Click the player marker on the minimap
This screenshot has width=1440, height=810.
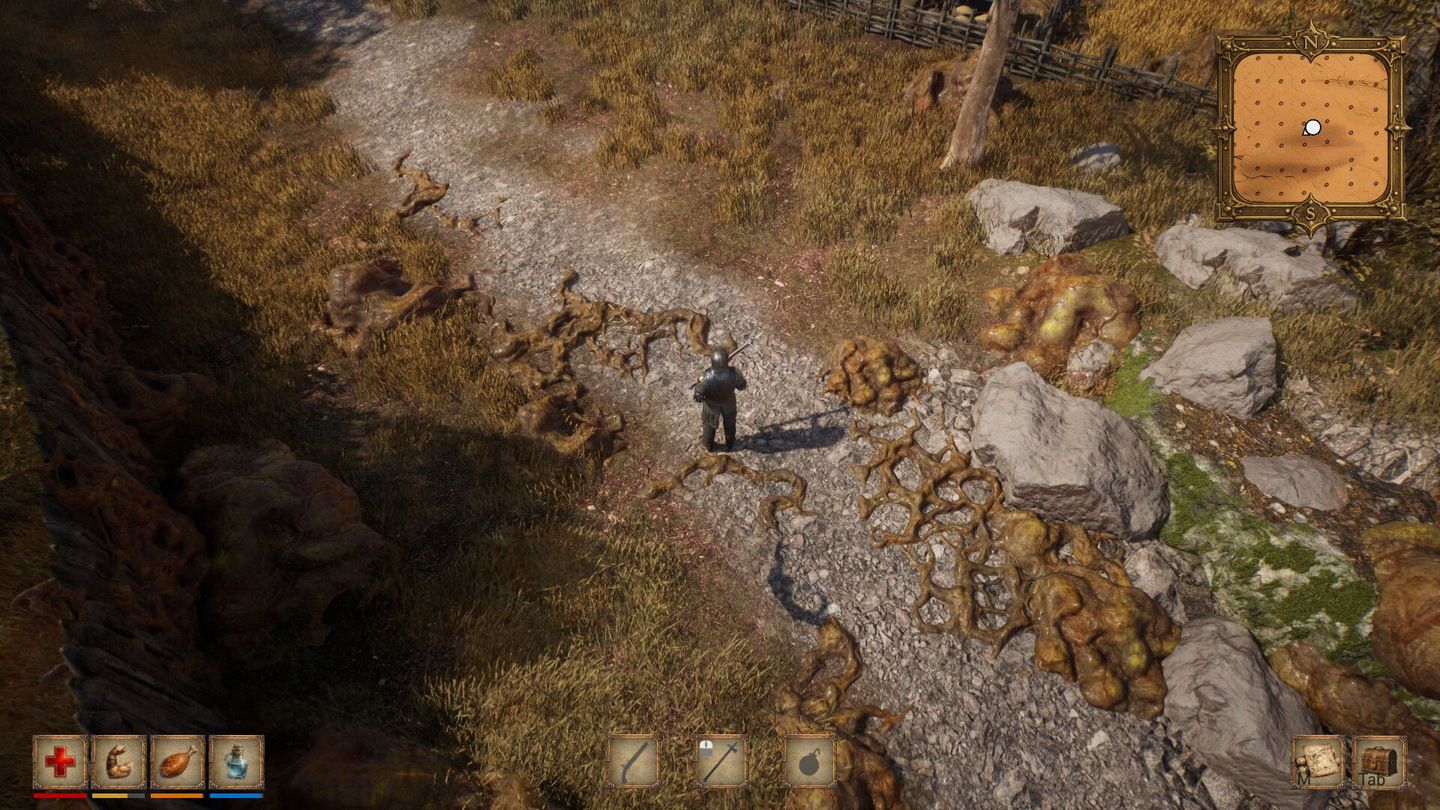pos(1312,128)
